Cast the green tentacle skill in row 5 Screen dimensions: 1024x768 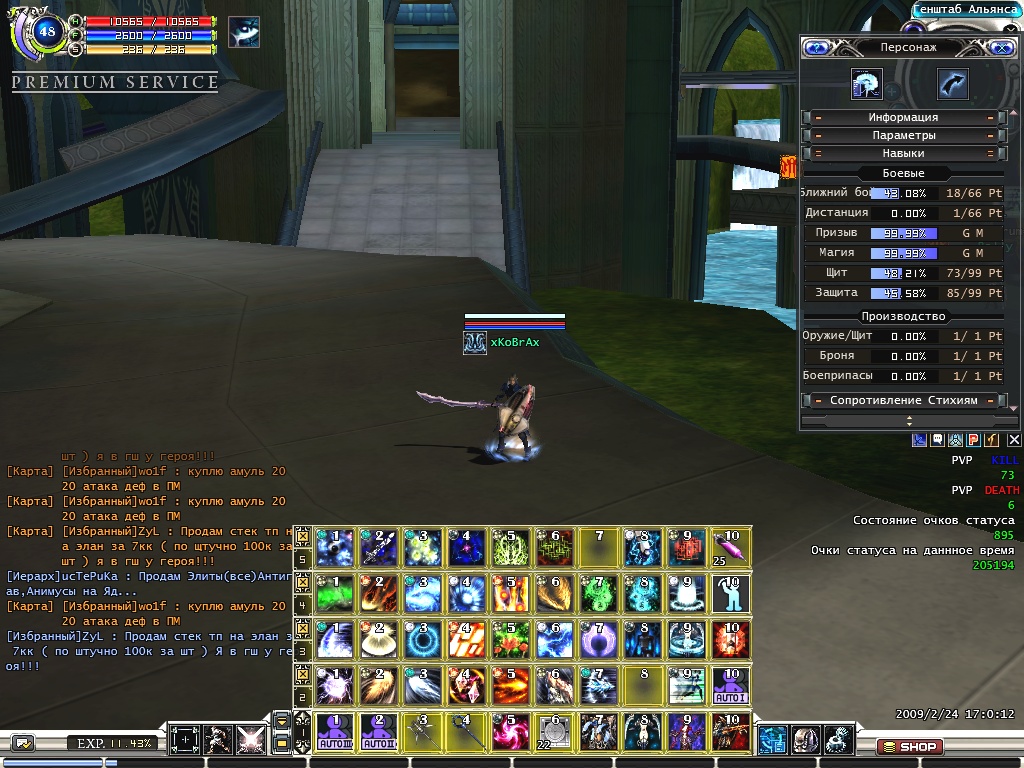tap(509, 547)
